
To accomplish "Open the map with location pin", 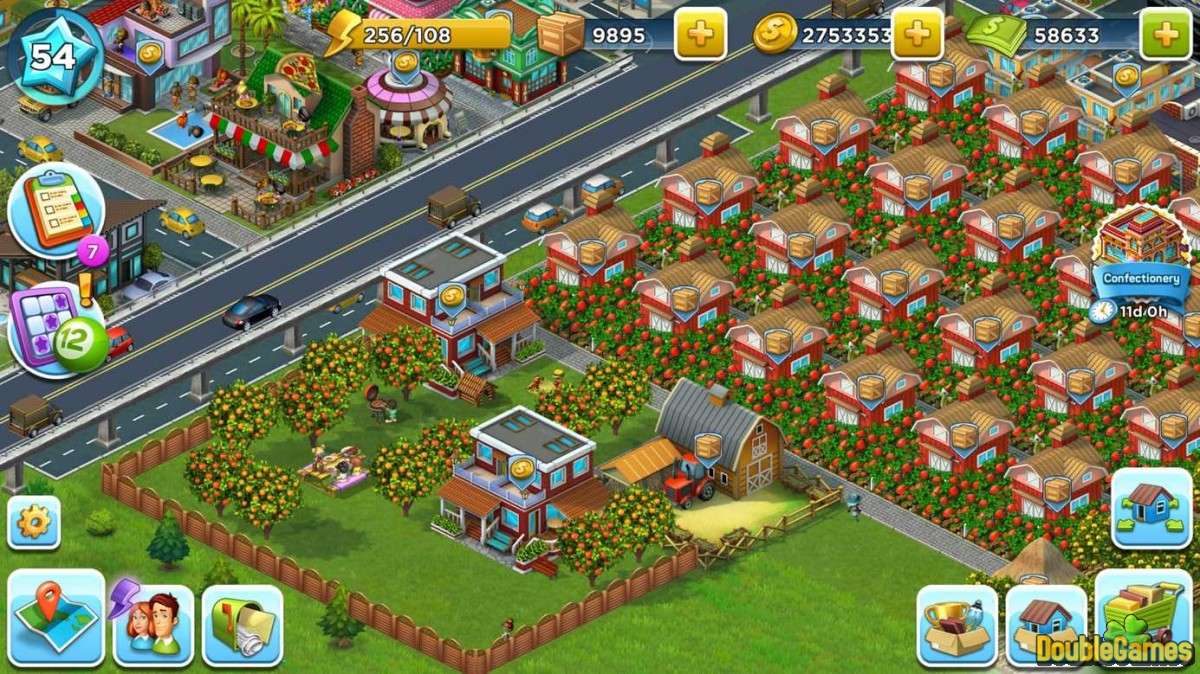I will [x=56, y=617].
